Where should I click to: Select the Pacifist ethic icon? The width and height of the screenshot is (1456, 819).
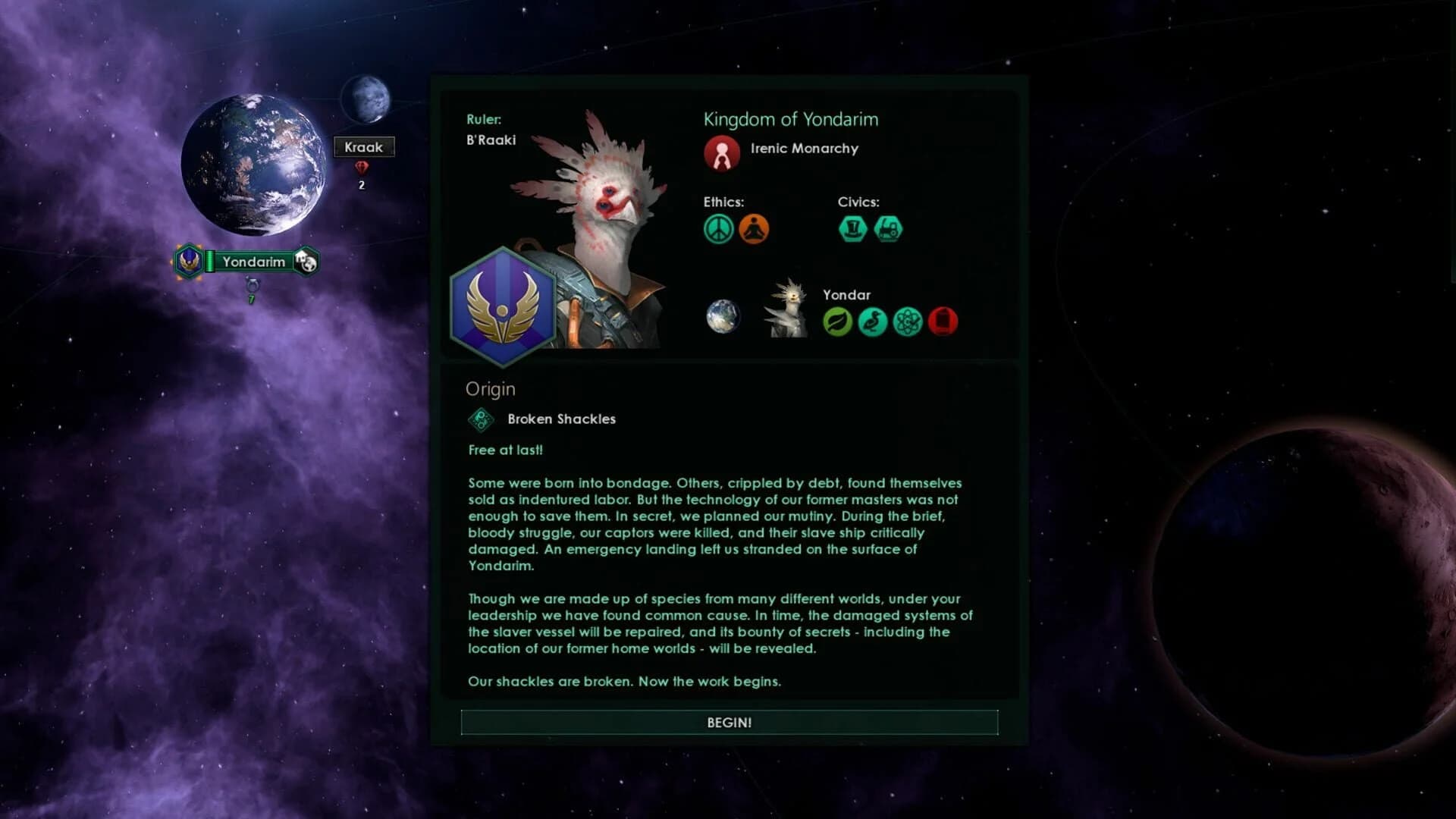pos(717,227)
